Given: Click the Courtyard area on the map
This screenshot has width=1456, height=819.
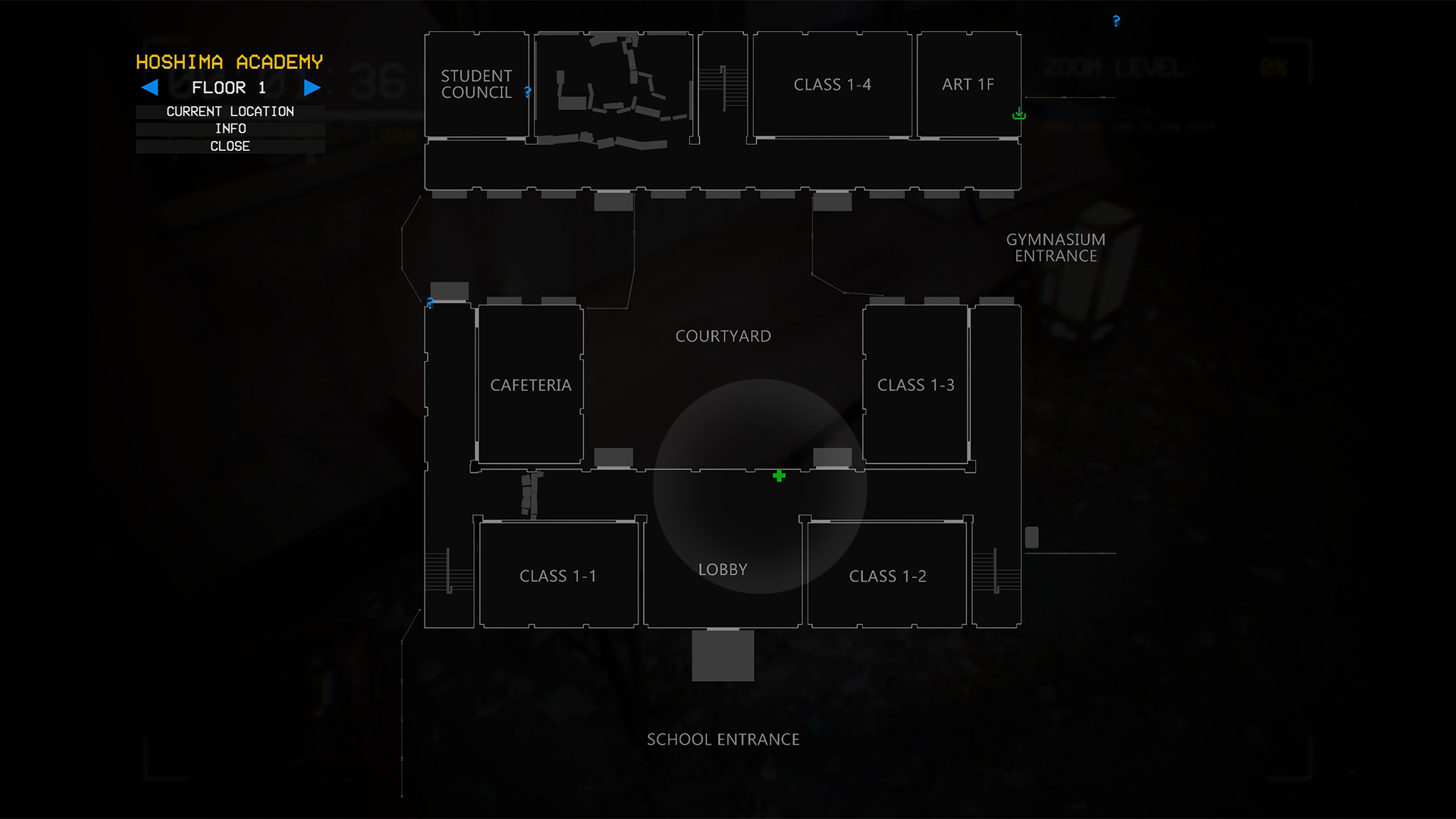Looking at the screenshot, I should (723, 335).
